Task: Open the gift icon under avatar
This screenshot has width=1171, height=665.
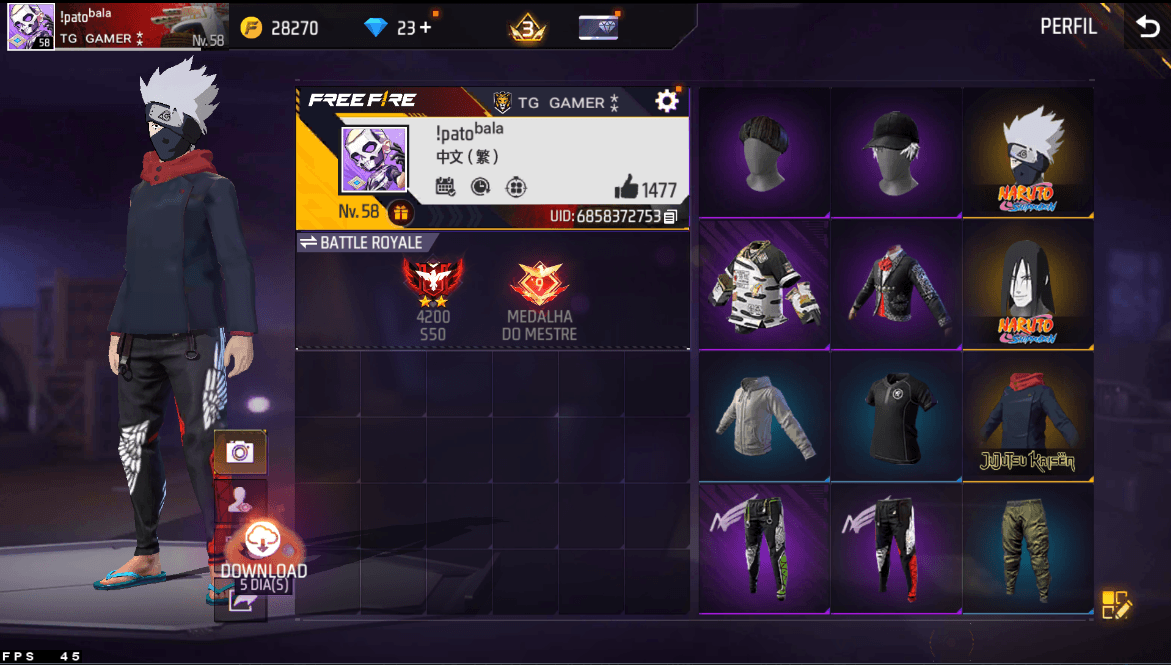Action: point(400,212)
